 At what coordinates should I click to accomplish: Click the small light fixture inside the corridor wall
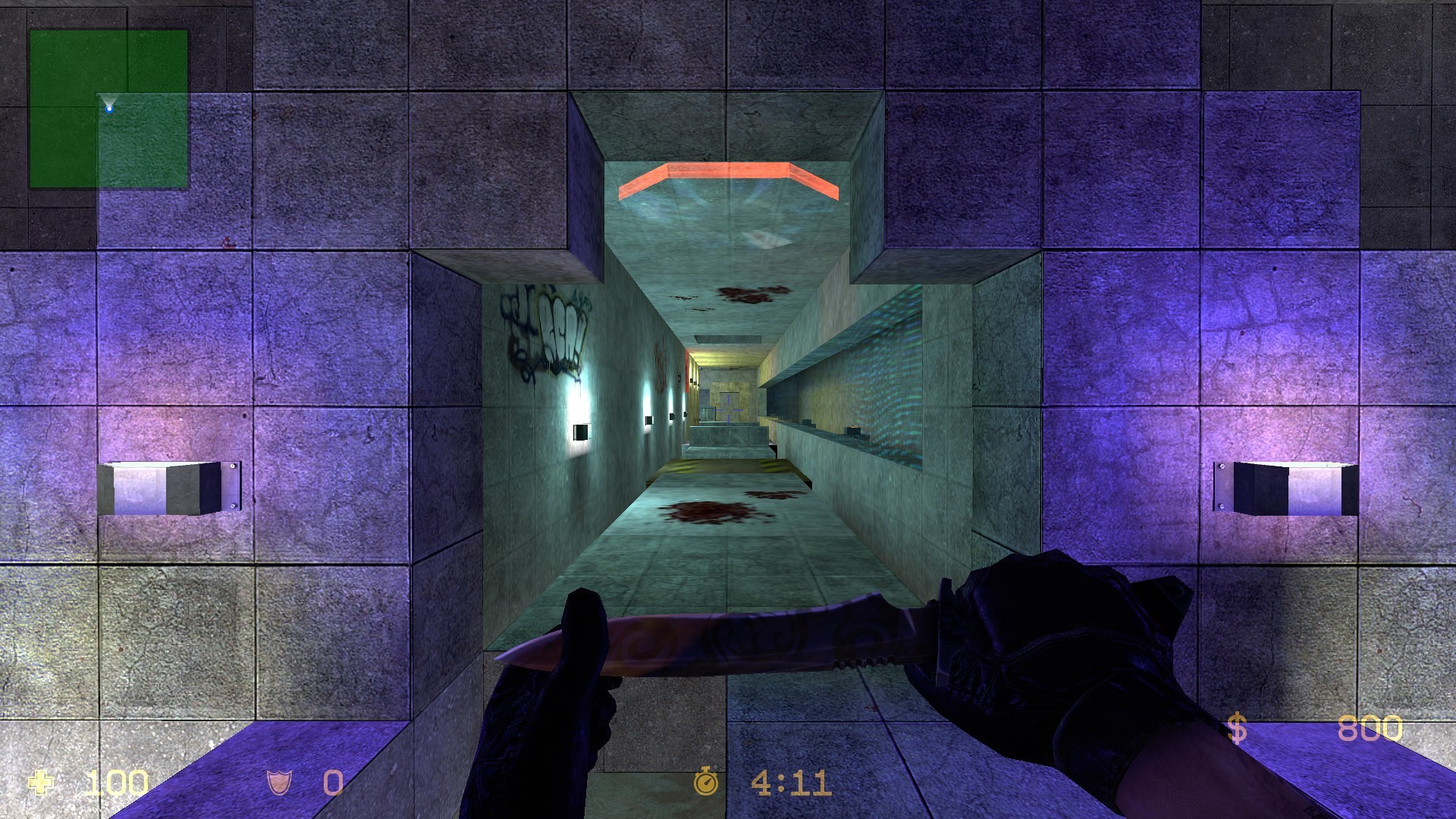[580, 432]
